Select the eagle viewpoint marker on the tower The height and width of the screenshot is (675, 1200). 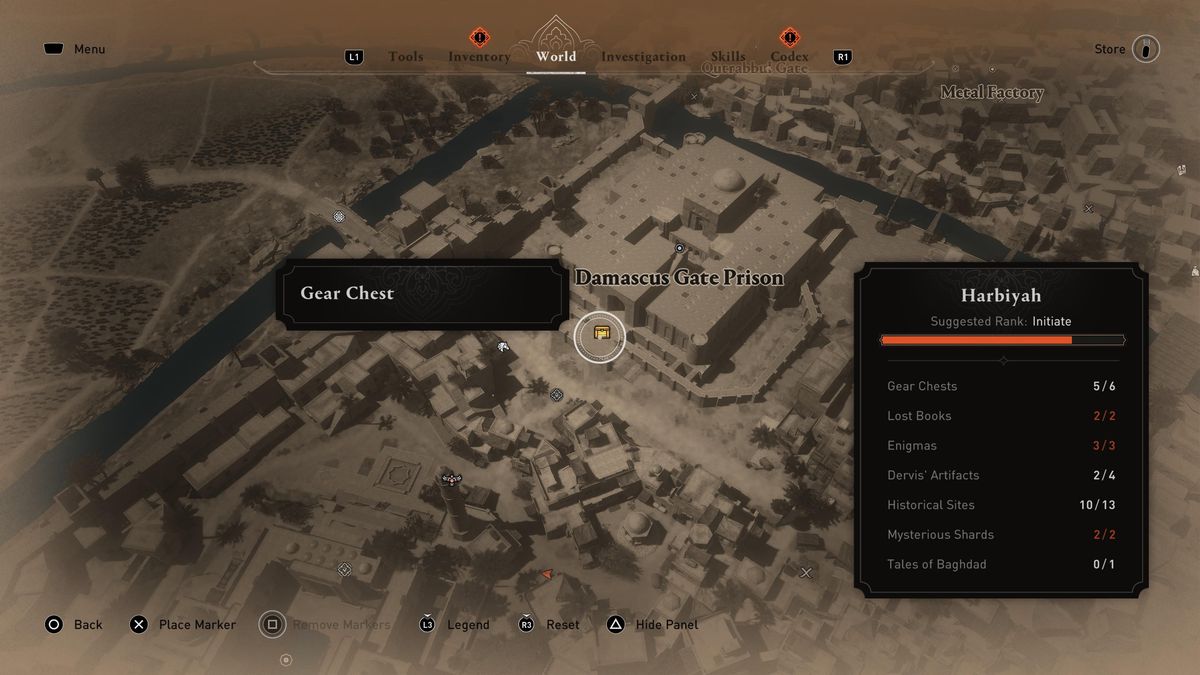tap(453, 481)
